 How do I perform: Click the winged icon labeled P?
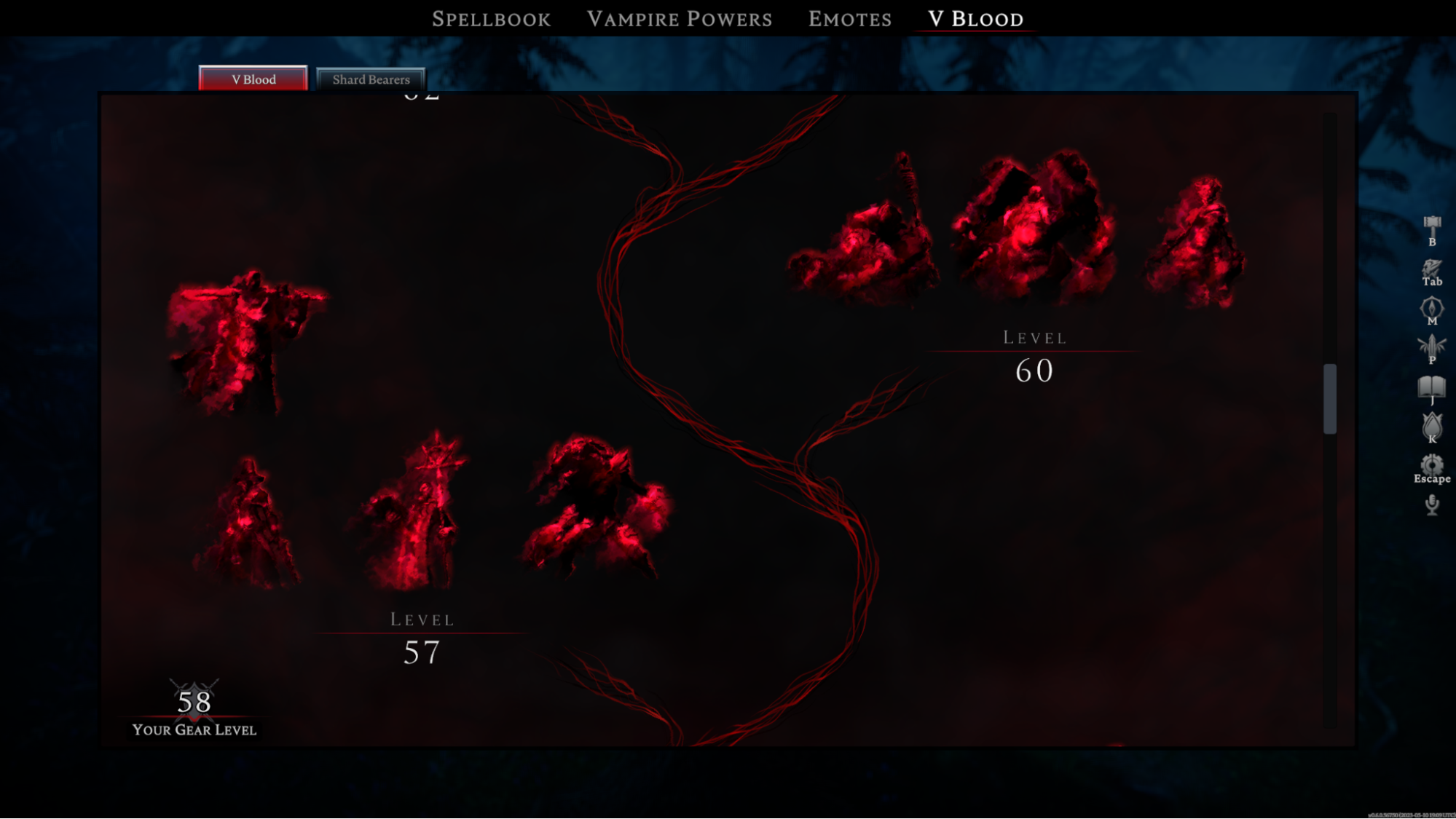pyautogui.click(x=1431, y=348)
